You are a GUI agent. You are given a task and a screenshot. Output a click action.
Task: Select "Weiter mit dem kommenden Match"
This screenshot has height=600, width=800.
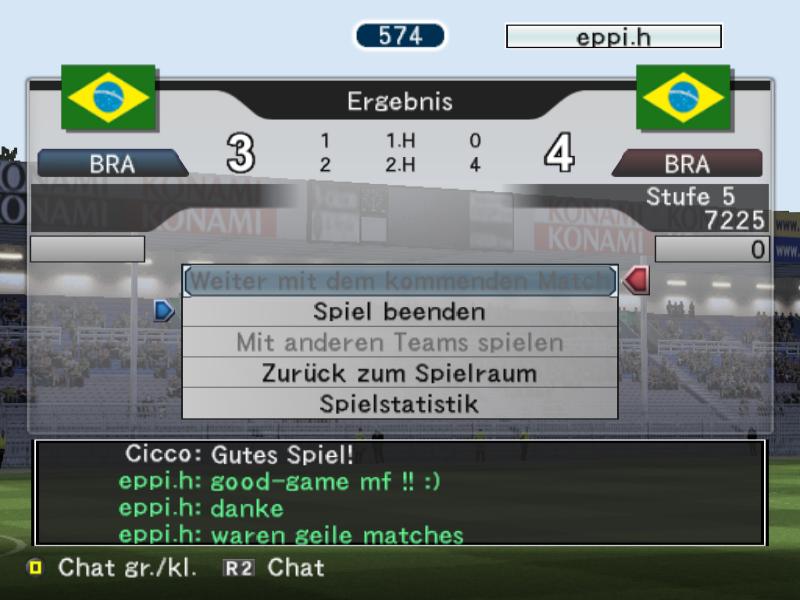tap(400, 281)
